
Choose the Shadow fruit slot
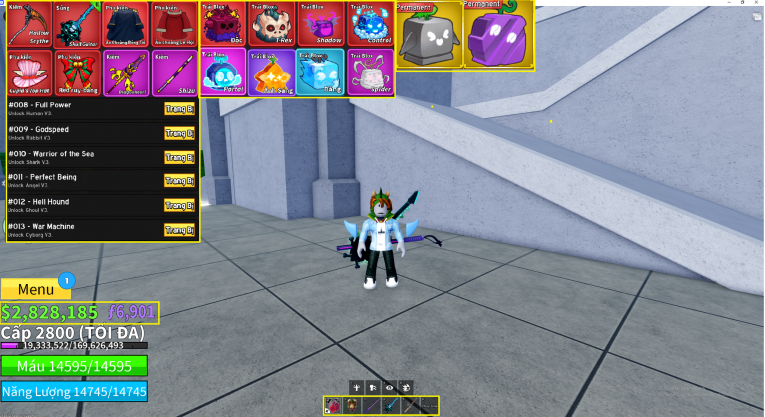[320, 24]
